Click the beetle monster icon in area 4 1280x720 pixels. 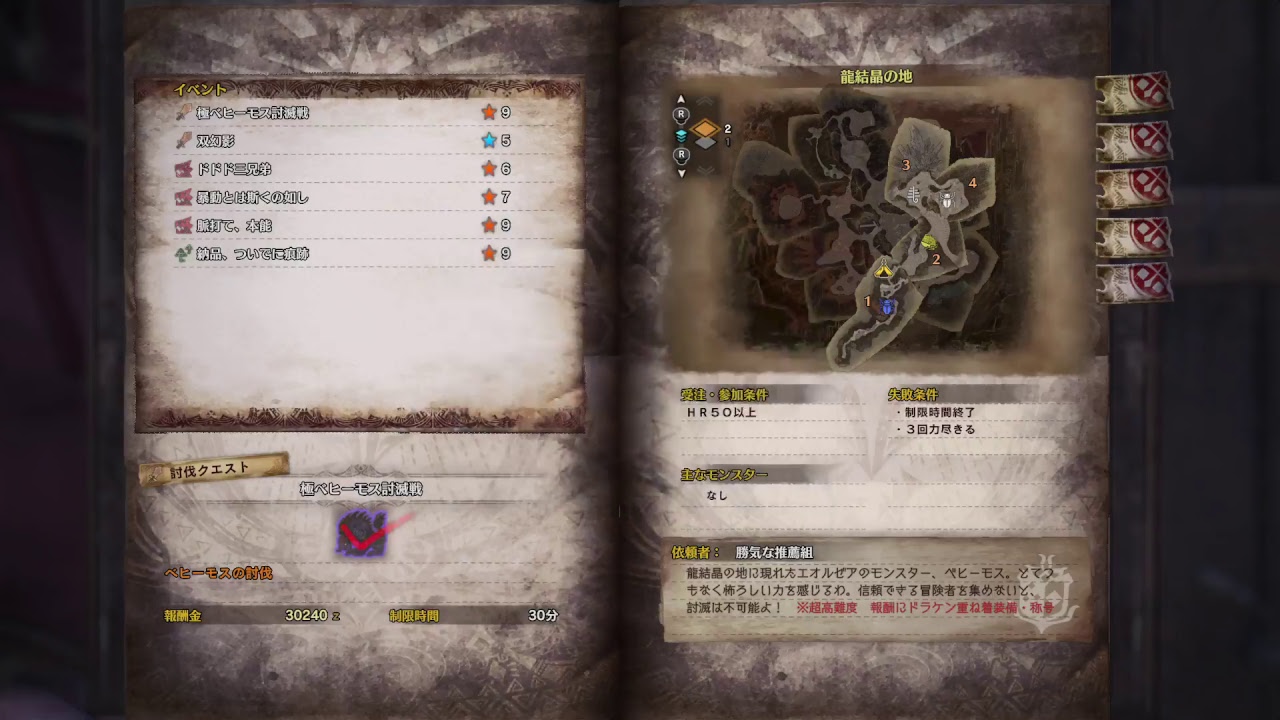947,198
